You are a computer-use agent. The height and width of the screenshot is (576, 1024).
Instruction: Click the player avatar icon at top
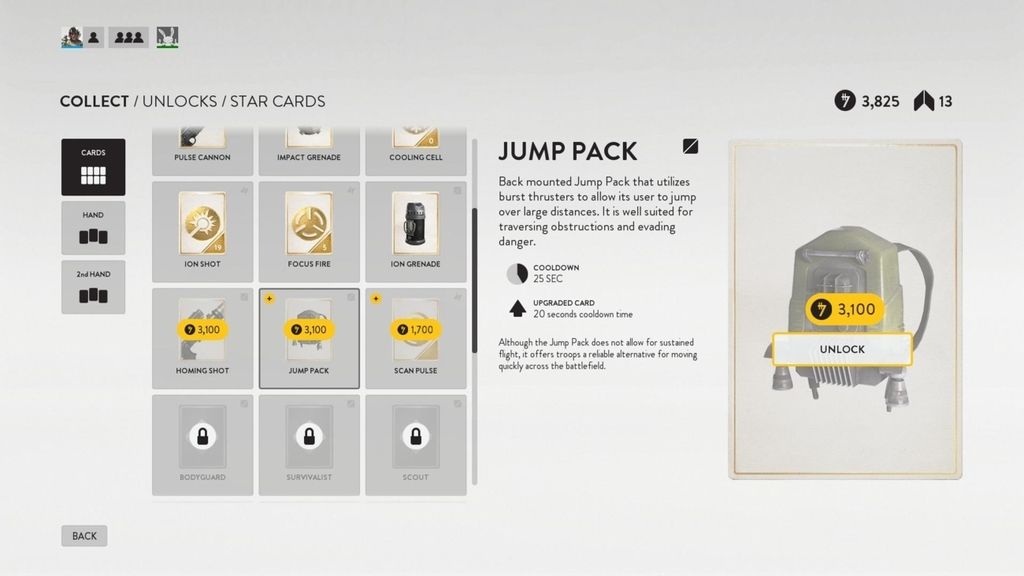pyautogui.click(x=71, y=38)
